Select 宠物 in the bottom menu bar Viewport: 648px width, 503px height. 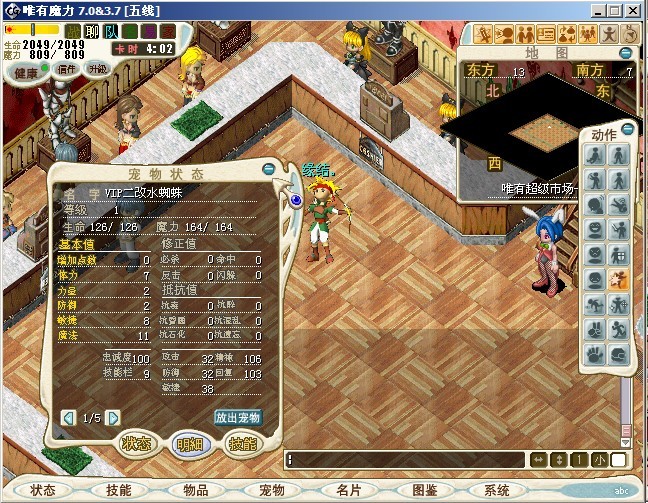pos(272,490)
